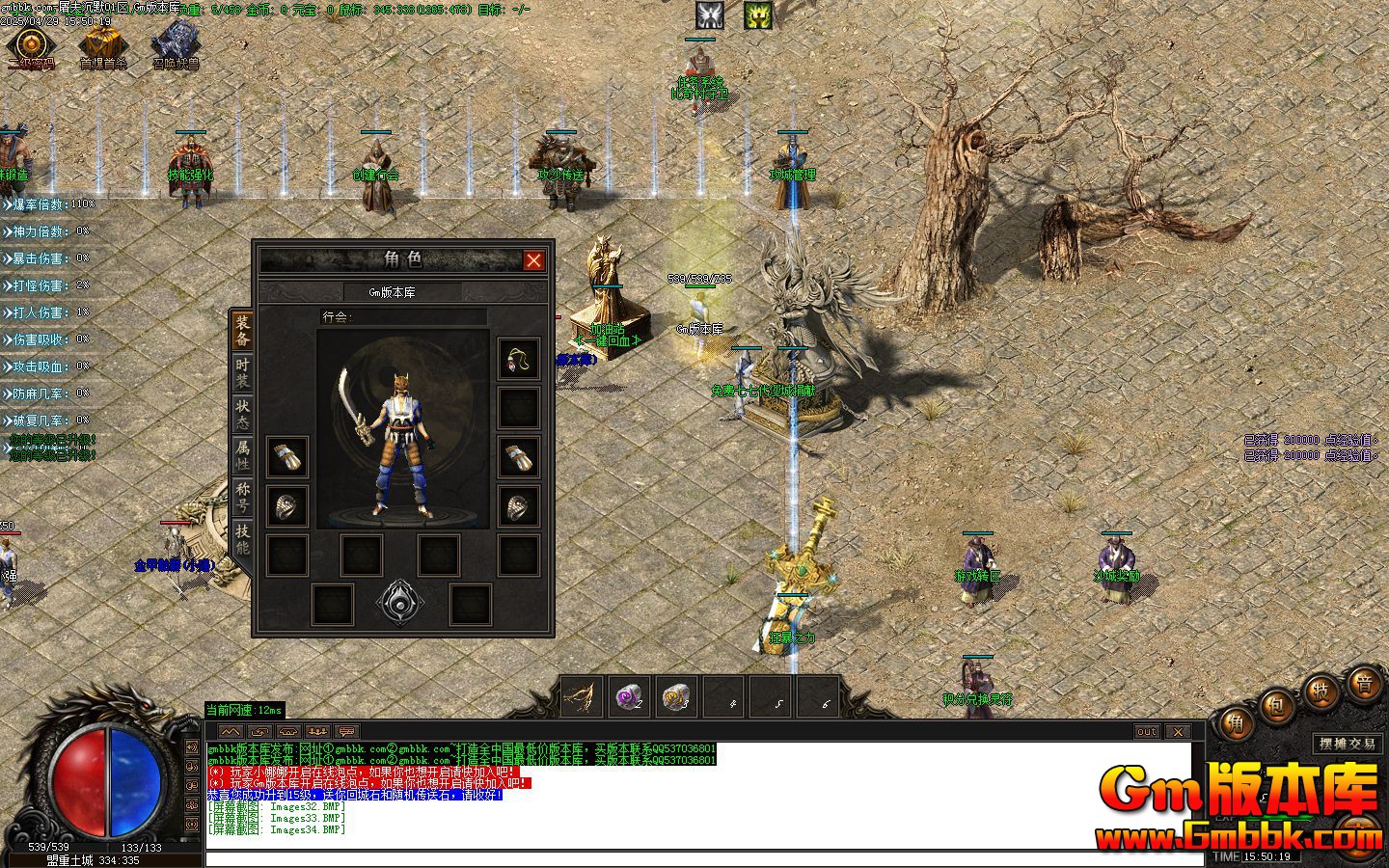Image resolution: width=1389 pixels, height=868 pixels.
Task: Click the chat text input field
Action: point(704,858)
